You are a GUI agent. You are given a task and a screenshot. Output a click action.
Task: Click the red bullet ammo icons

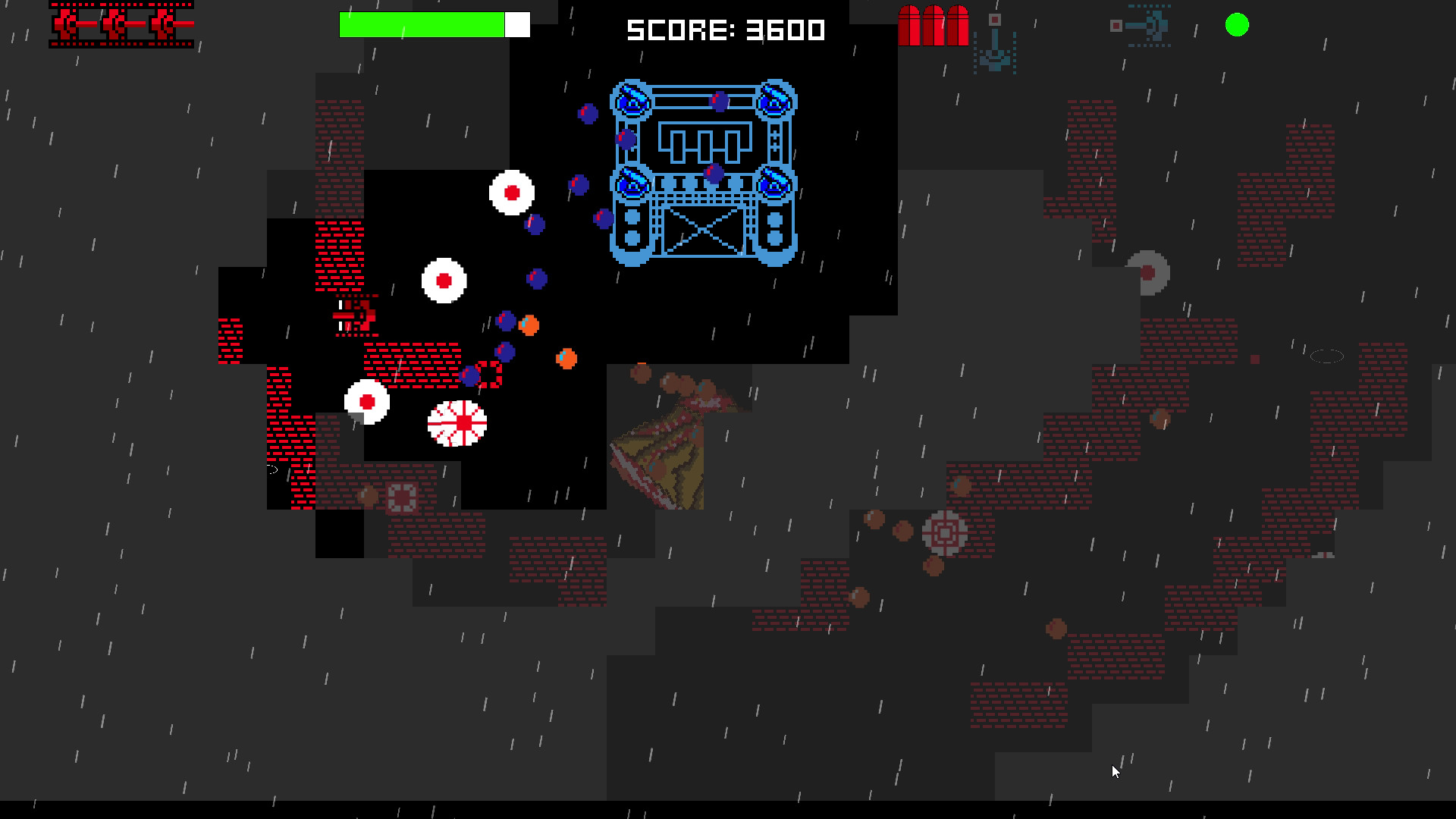pyautogui.click(x=931, y=25)
